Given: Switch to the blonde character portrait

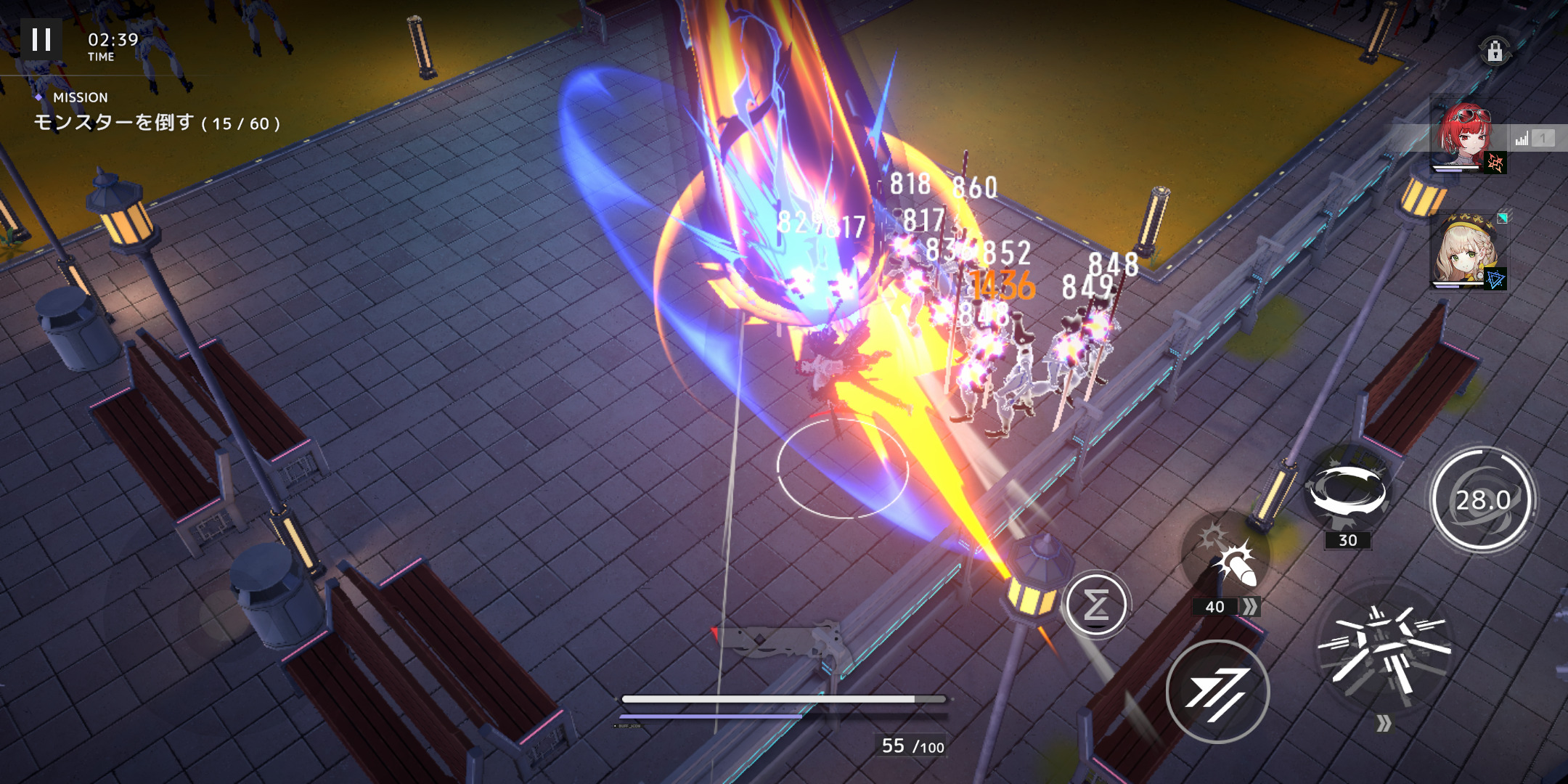Looking at the screenshot, I should click(x=1467, y=252).
